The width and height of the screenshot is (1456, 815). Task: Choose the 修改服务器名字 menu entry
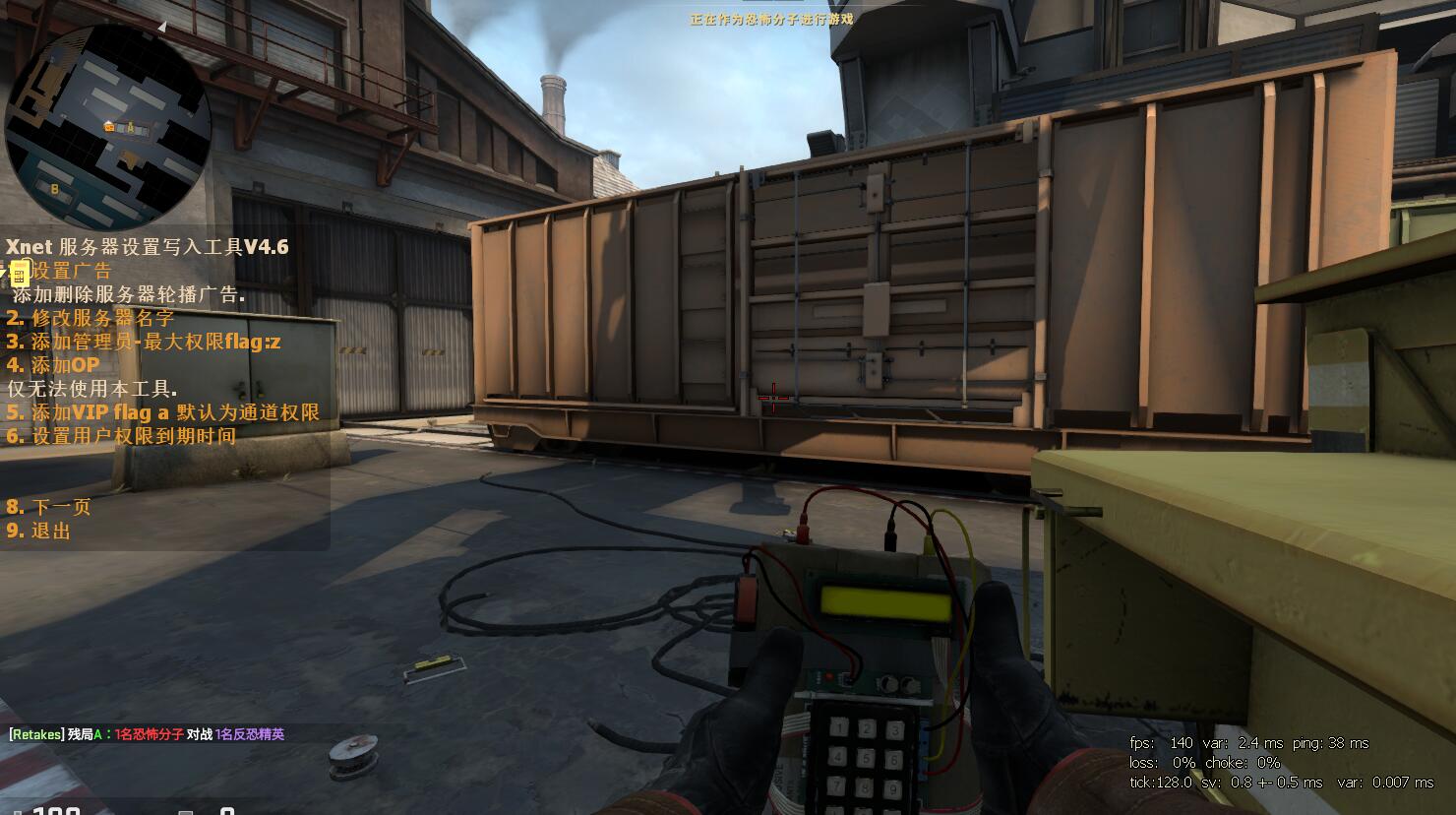click(91, 318)
